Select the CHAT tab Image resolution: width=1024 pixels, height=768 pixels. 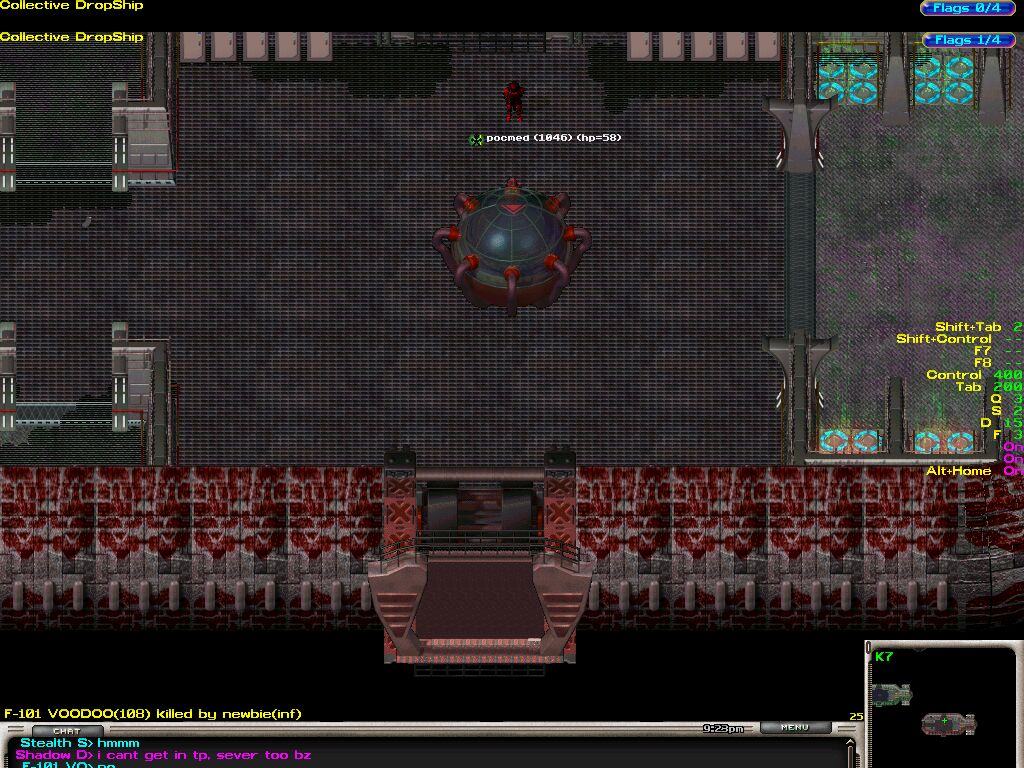pos(66,731)
